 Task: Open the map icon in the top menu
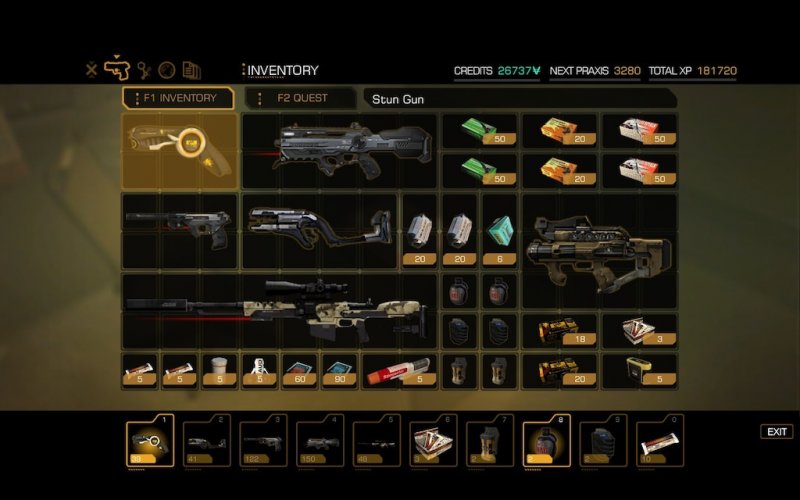tap(167, 70)
